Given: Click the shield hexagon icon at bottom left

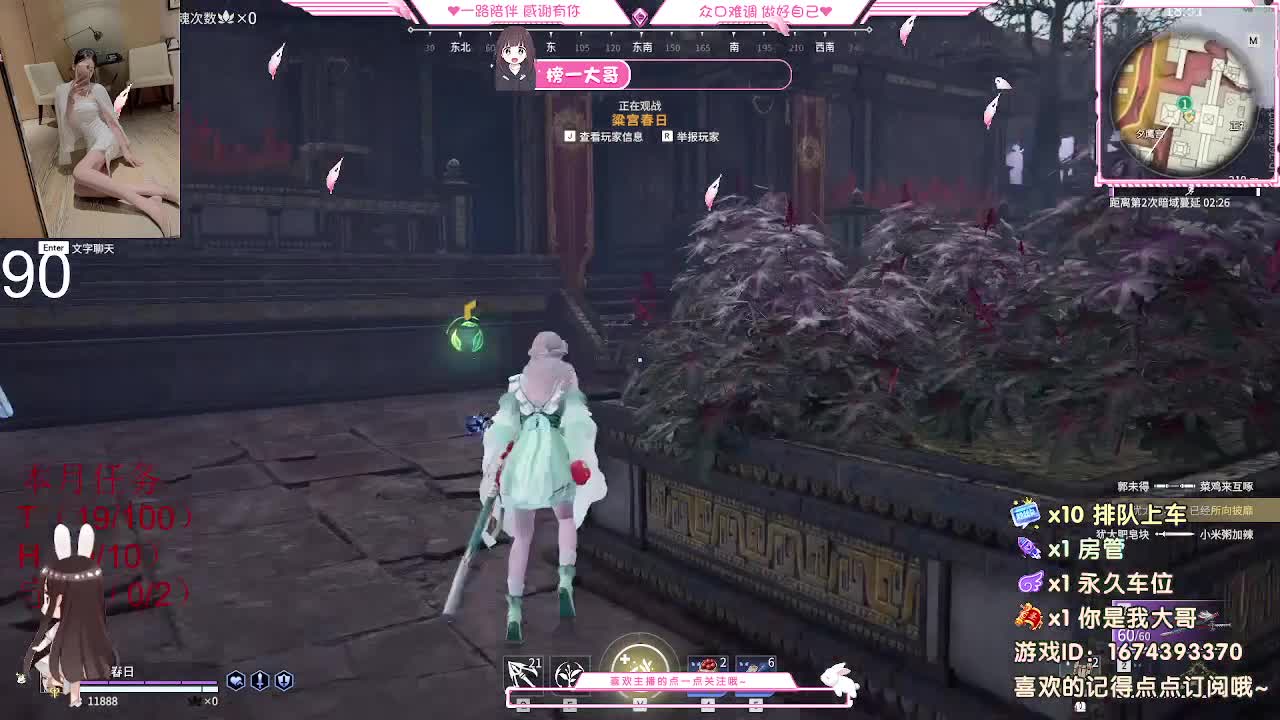Looking at the screenshot, I should [285, 680].
